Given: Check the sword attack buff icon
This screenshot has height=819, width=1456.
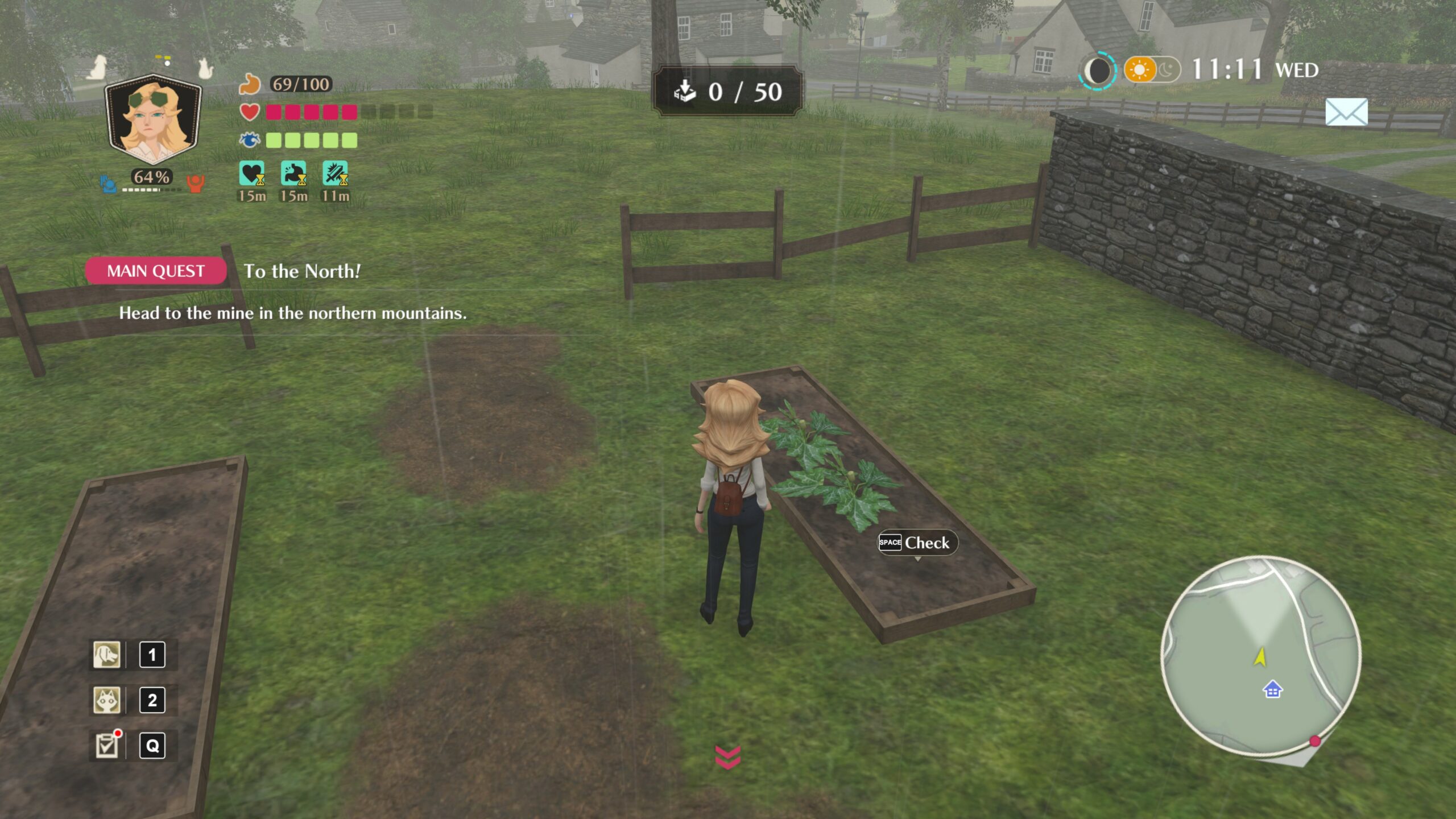Looking at the screenshot, I should coord(335,173).
